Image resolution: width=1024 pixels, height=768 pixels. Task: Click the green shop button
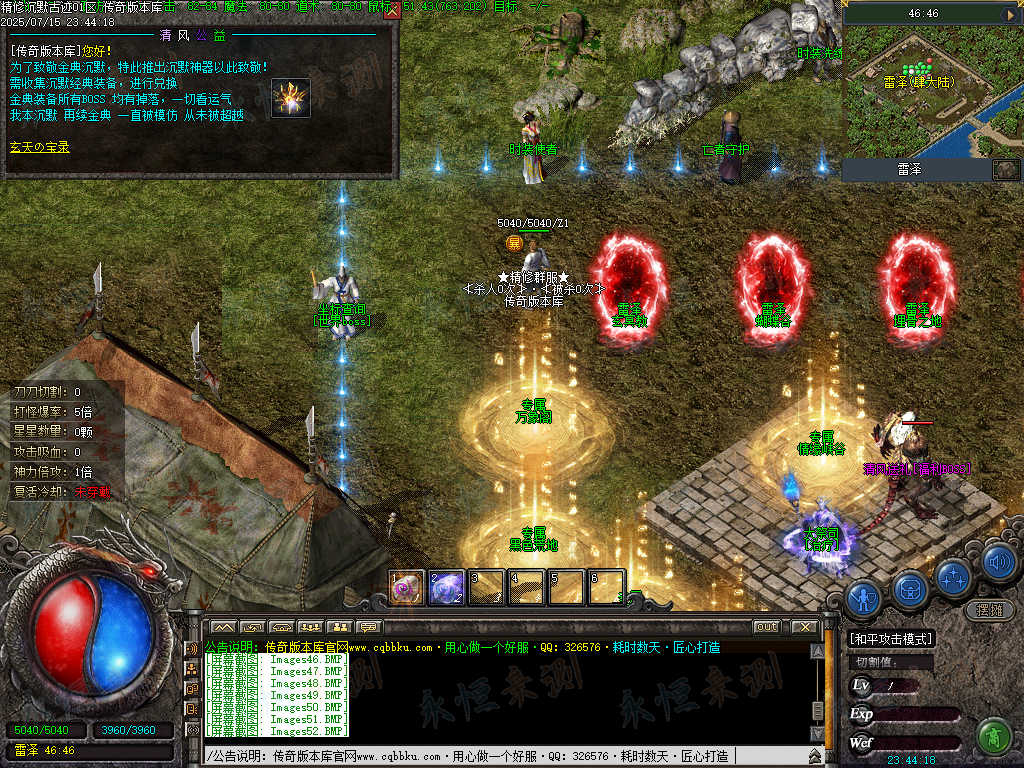[x=993, y=736]
